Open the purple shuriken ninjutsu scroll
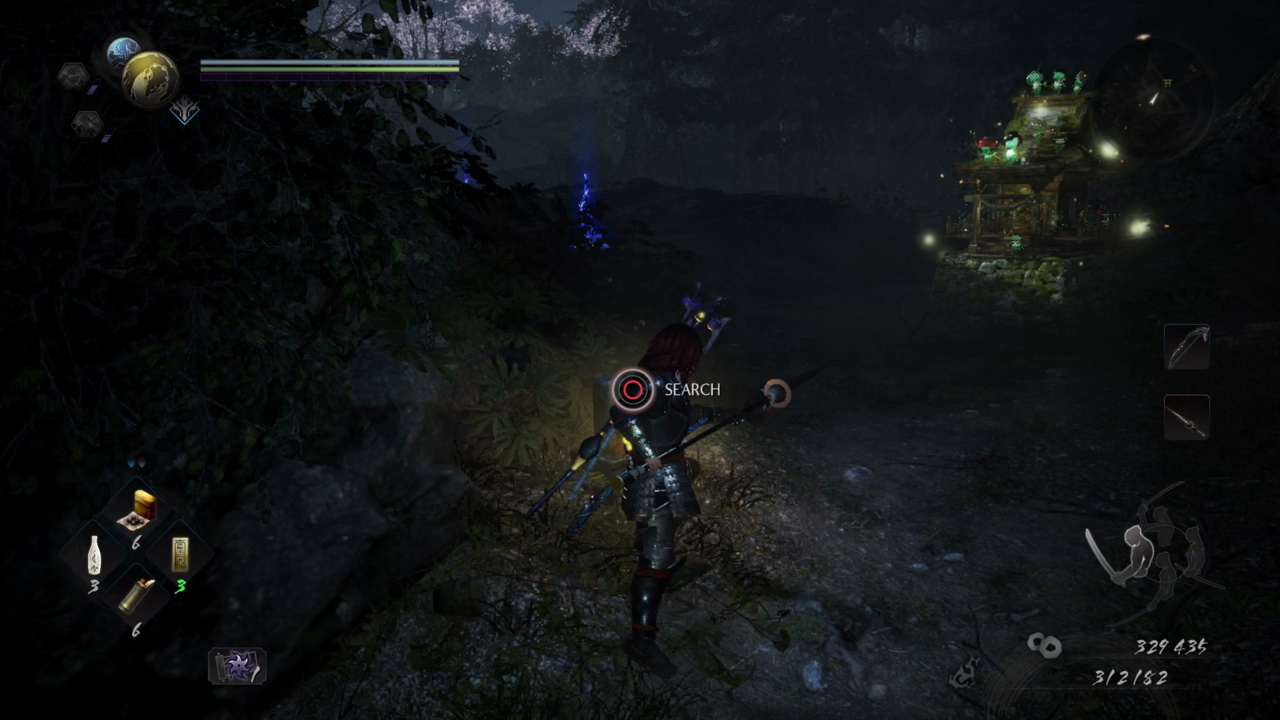Viewport: 1280px width, 720px height. [237, 666]
